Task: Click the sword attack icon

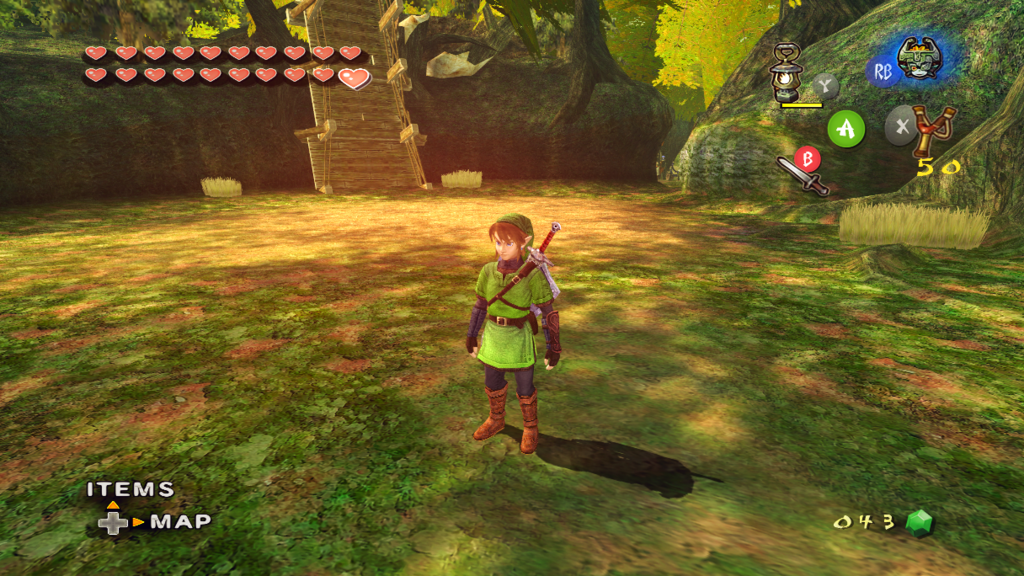Action: (x=803, y=177)
